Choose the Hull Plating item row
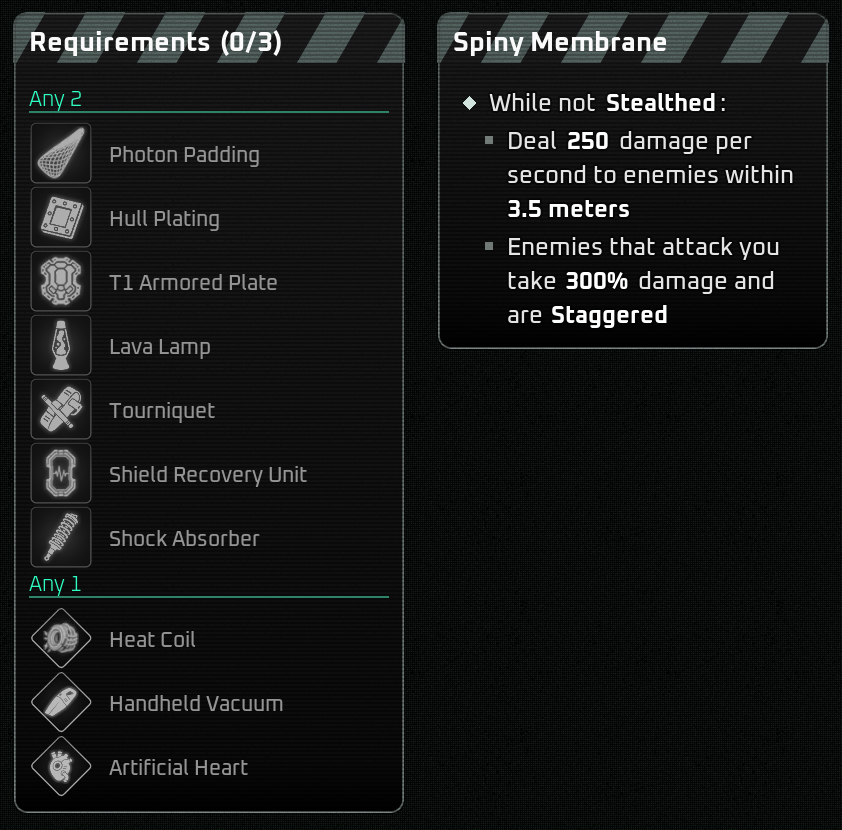 tap(164, 219)
